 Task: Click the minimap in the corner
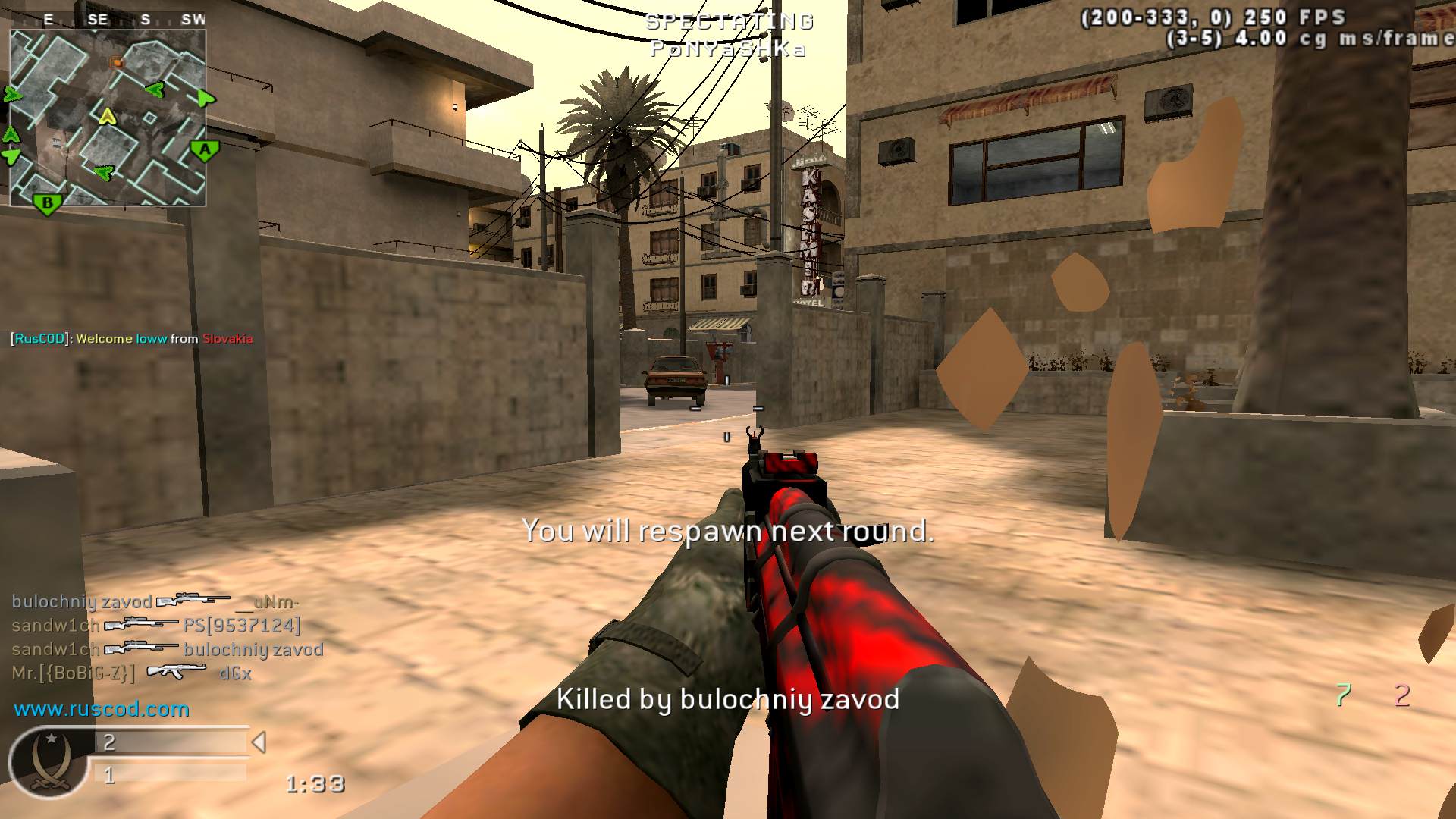click(x=108, y=118)
